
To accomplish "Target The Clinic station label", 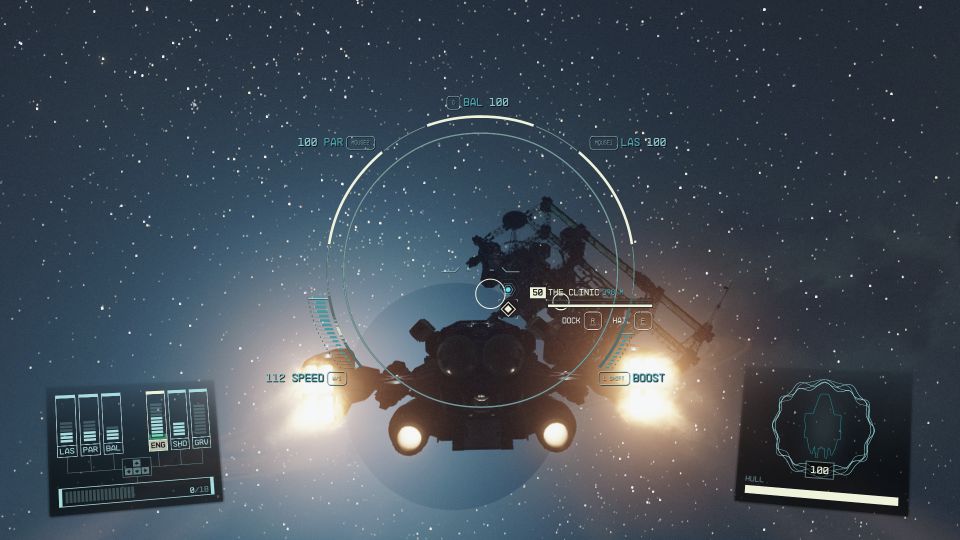I will [573, 293].
